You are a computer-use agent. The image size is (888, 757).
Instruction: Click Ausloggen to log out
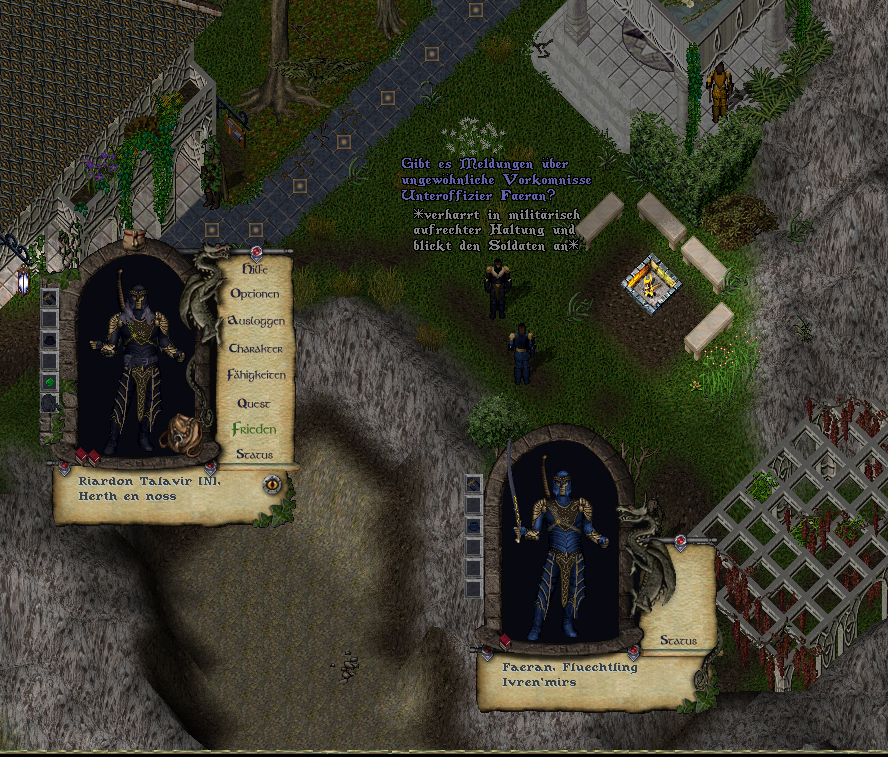coord(257,321)
